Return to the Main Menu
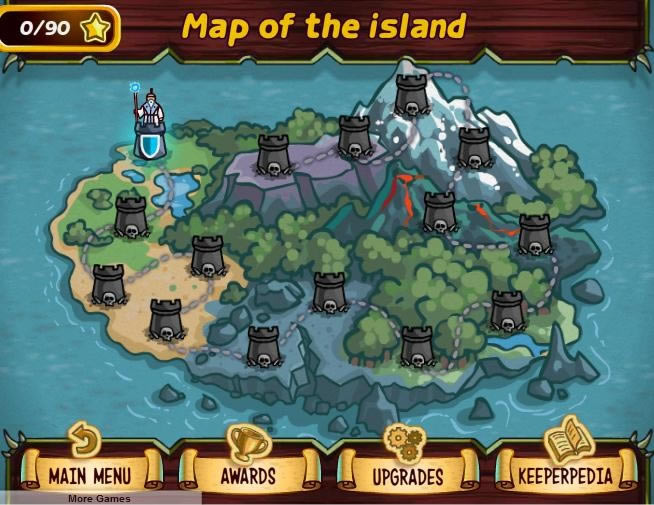The height and width of the screenshot is (505, 654). coord(90,473)
